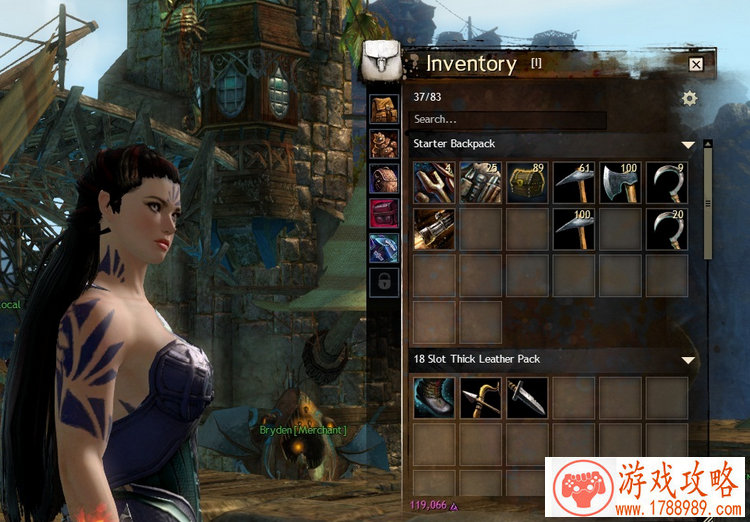The image size is (750, 522).
Task: Click the inventory Search field
Action: [x=509, y=120]
